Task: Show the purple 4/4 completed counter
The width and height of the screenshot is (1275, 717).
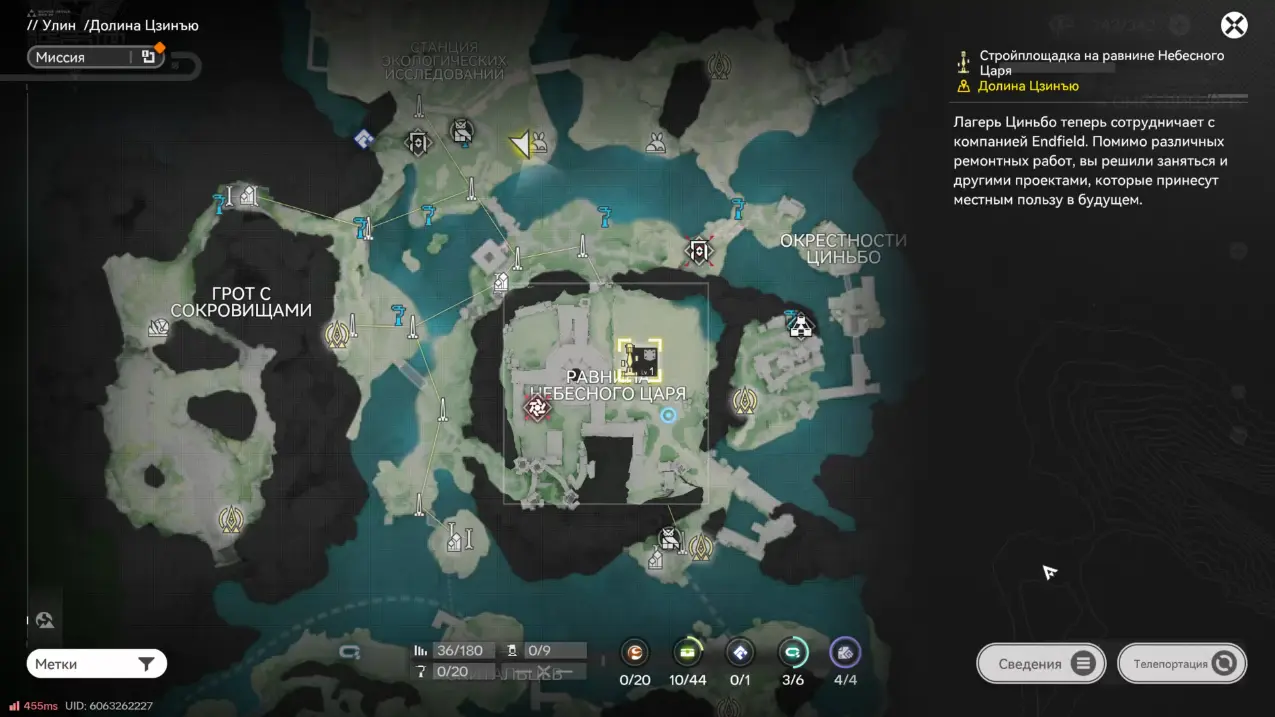Action: 845,653
